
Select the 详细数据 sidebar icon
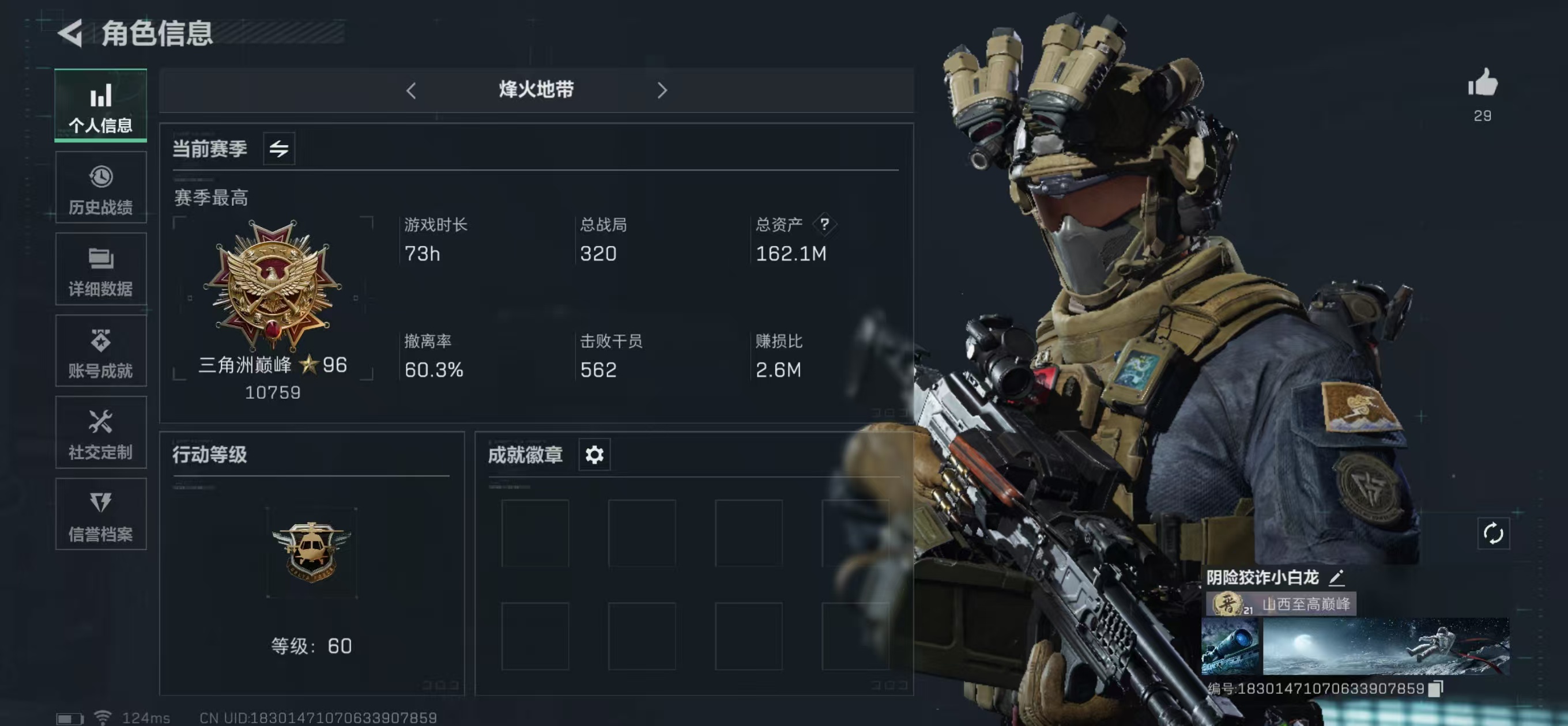tap(100, 270)
